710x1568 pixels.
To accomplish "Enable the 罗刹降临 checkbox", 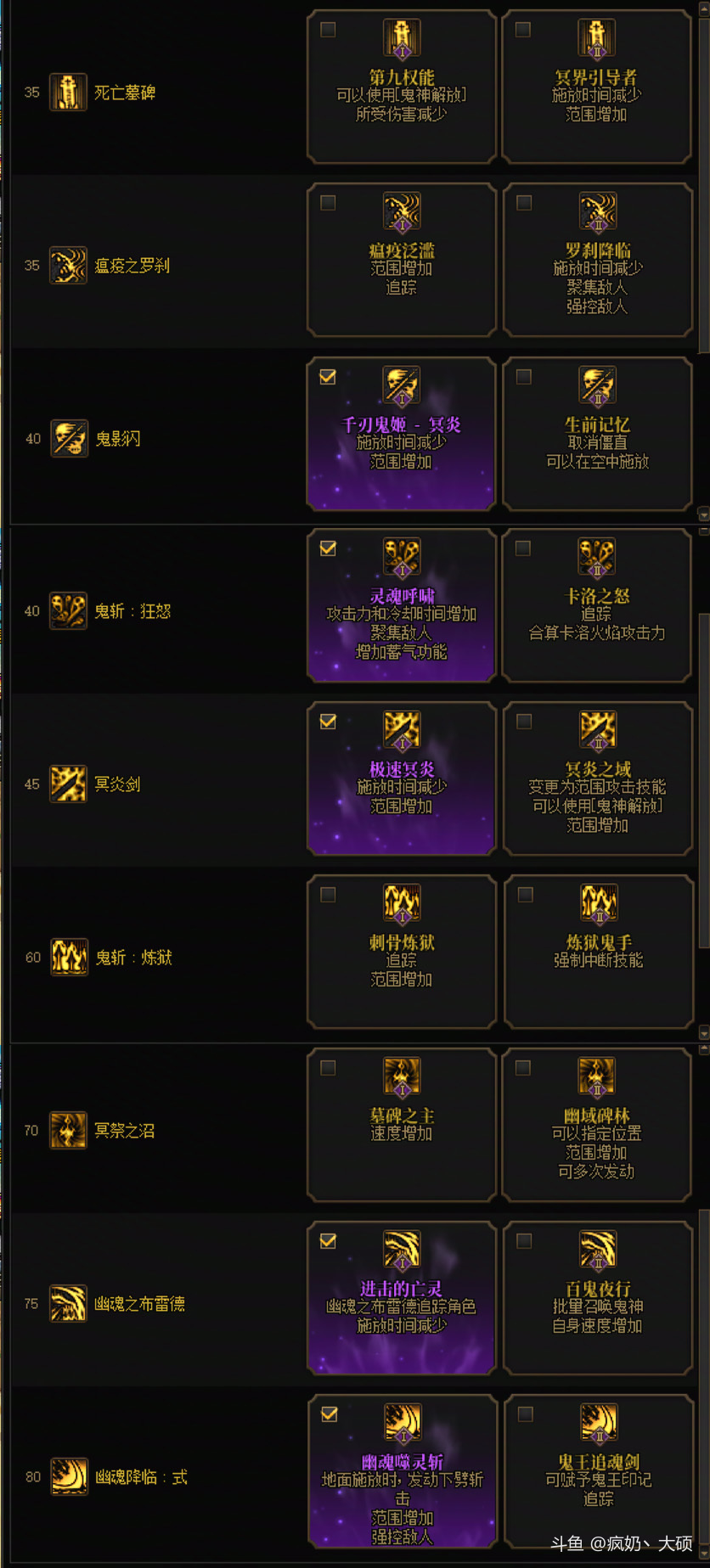I will [x=524, y=203].
